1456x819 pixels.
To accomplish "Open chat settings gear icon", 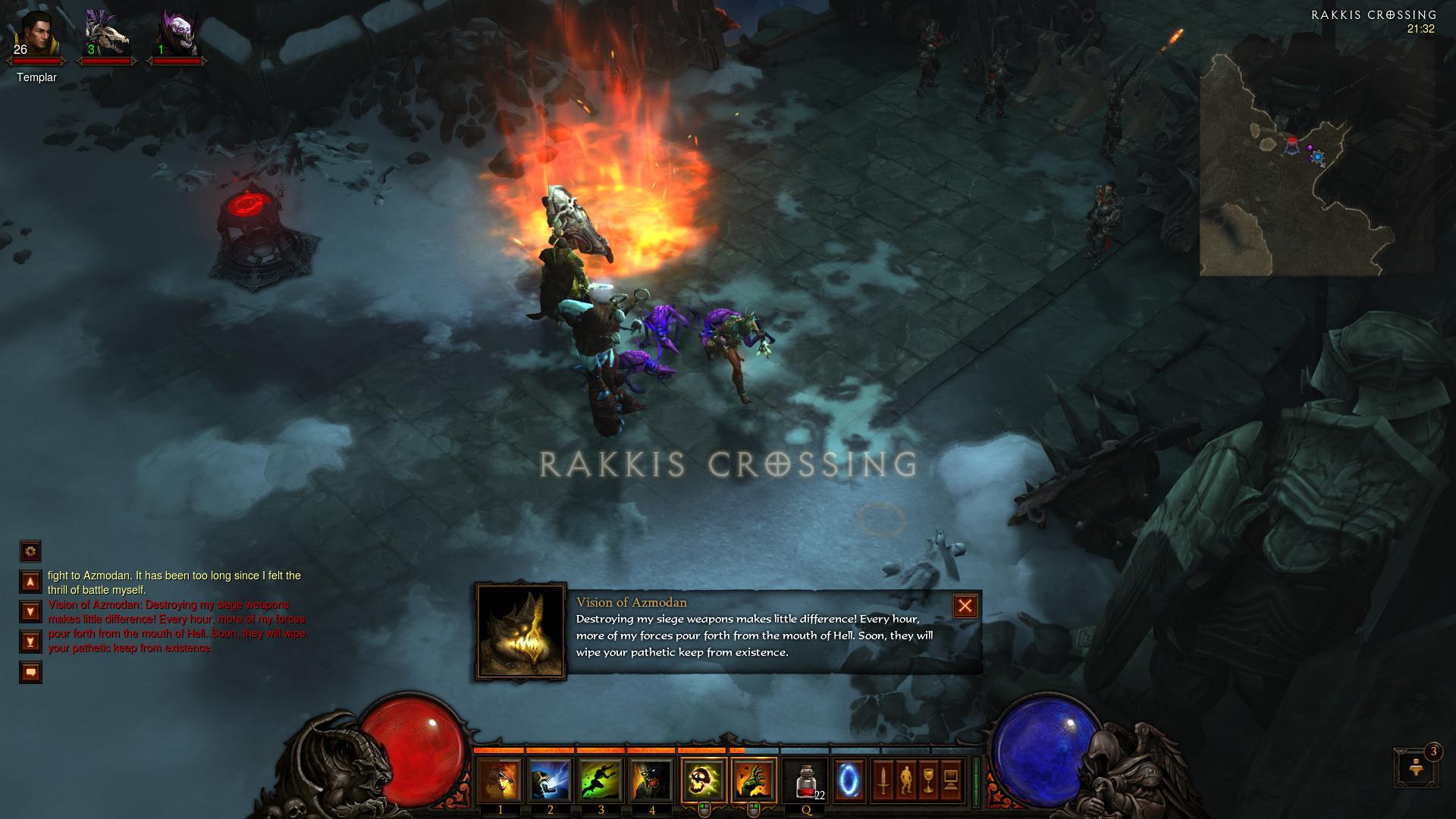I will pos(30,551).
